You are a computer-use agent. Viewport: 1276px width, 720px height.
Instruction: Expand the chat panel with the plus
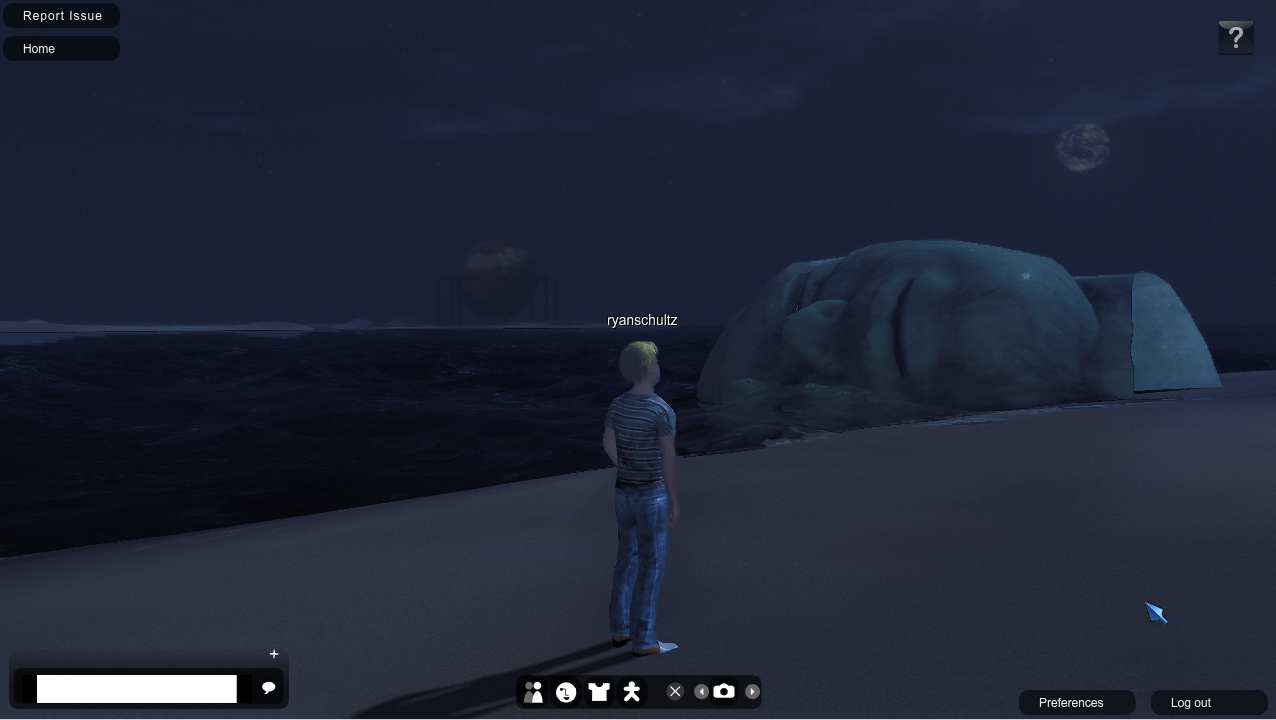274,654
